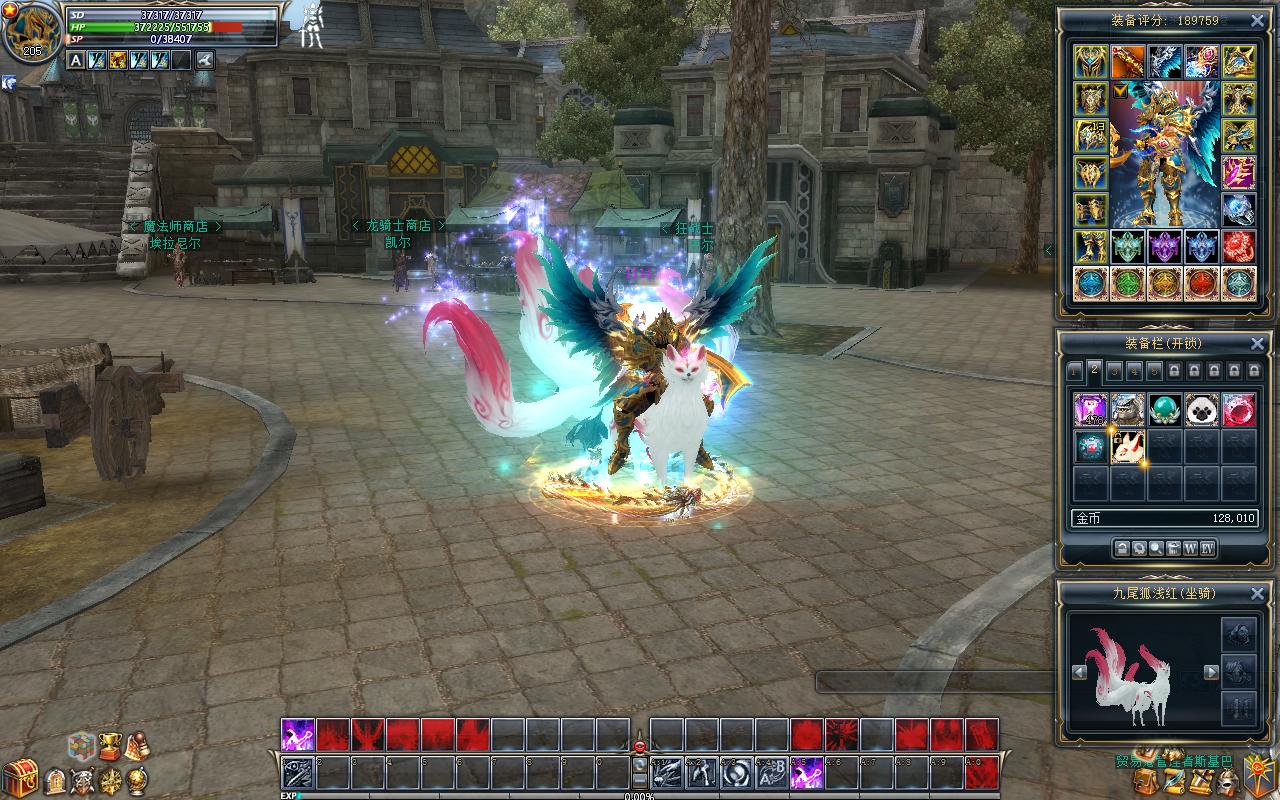Show the next mount with right arrow
The image size is (1280, 800).
tap(1211, 673)
